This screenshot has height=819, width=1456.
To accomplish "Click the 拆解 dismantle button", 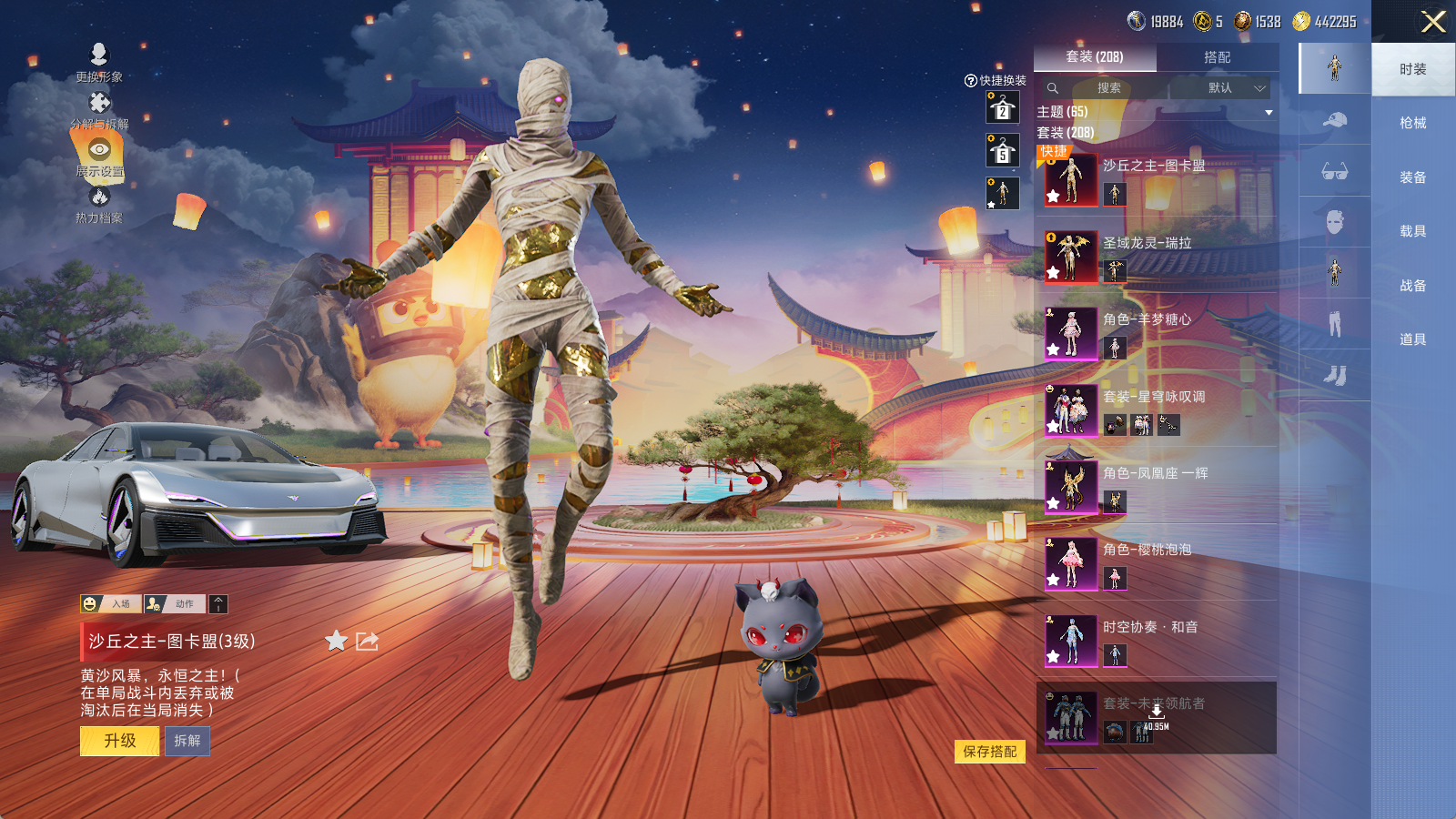I will [187, 741].
